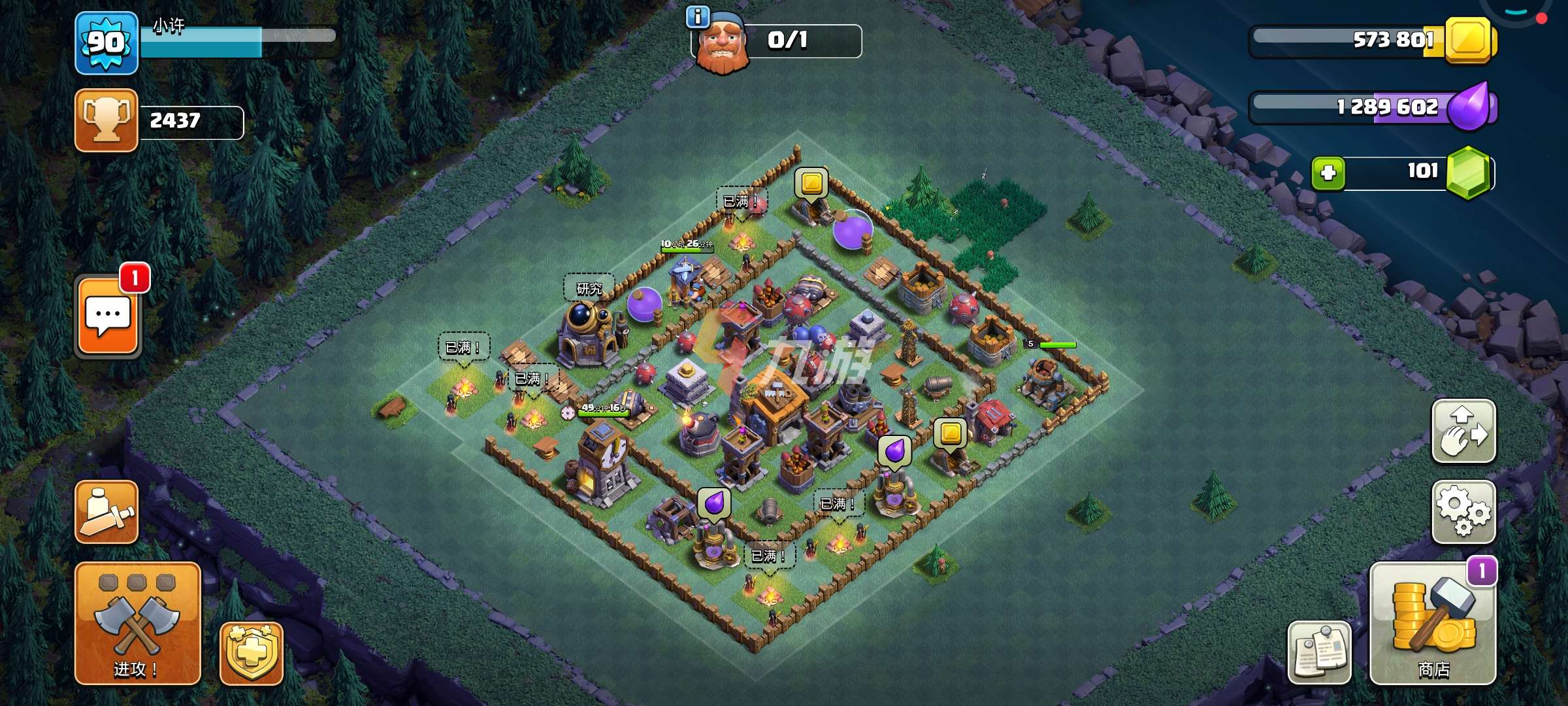Select the 研究 research label on the lab
Viewport: 1568px width, 706px height.
[589, 288]
